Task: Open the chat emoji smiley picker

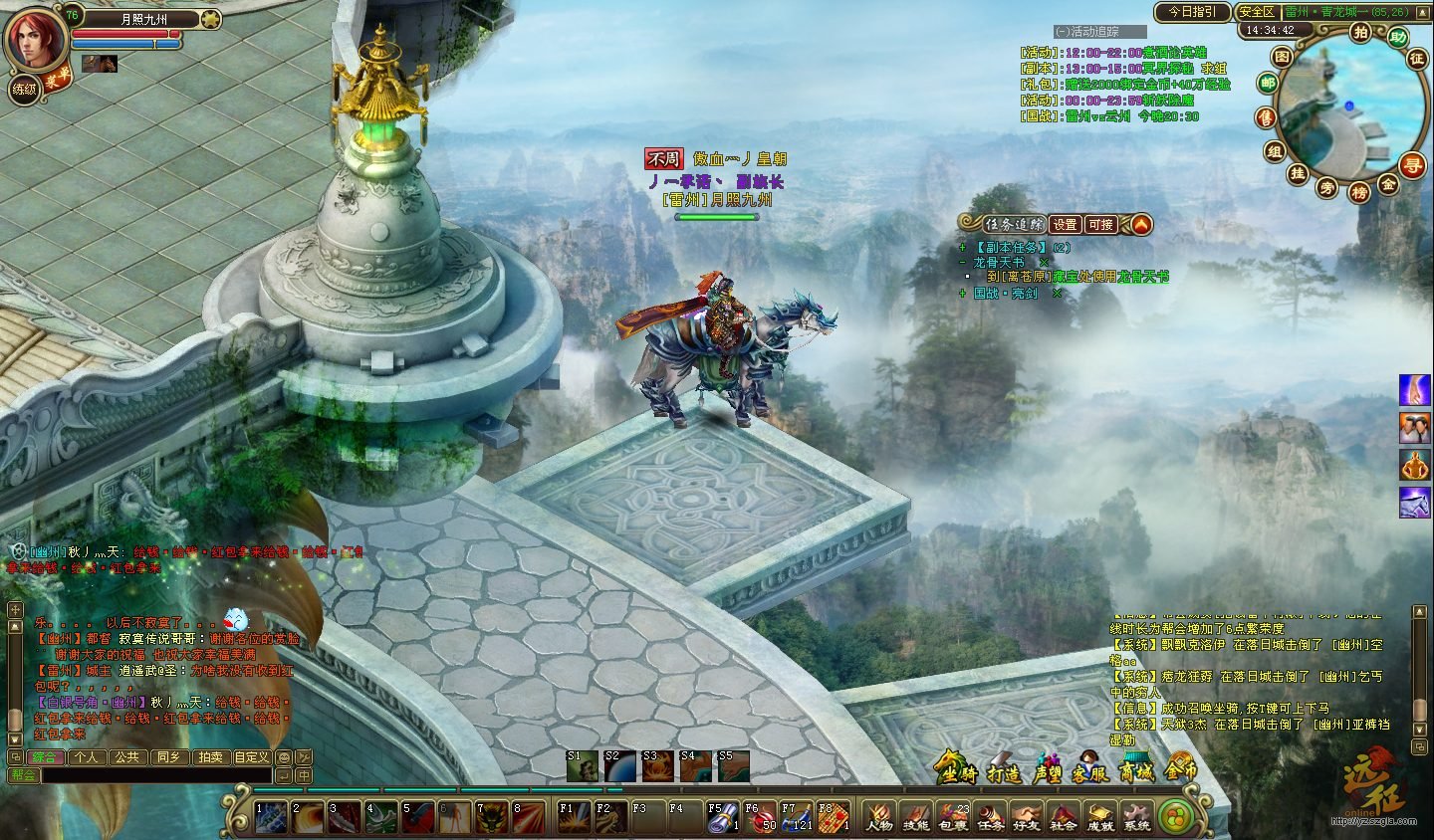Action: tap(284, 757)
